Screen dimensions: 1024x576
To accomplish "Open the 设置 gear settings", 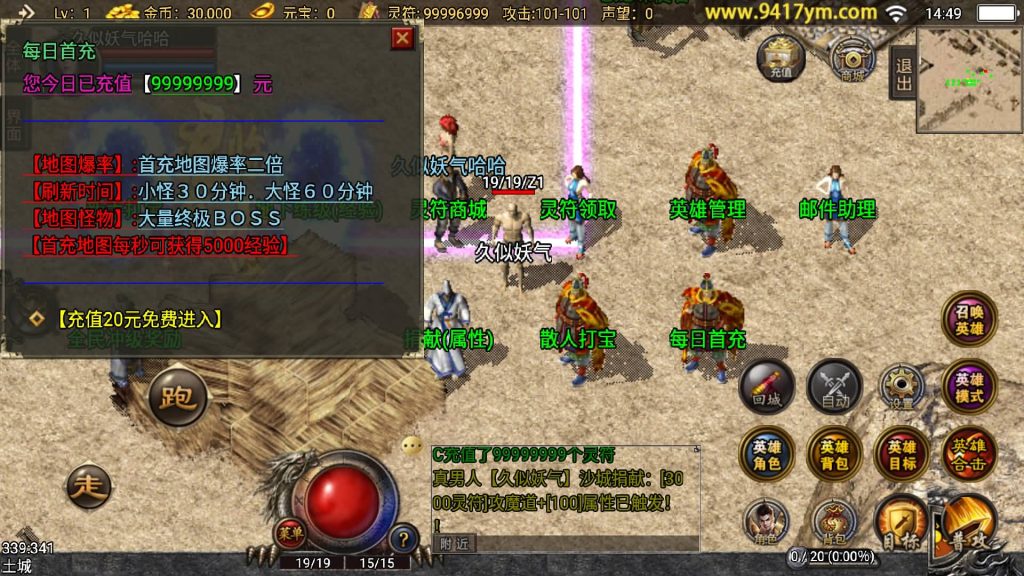I will [x=901, y=387].
